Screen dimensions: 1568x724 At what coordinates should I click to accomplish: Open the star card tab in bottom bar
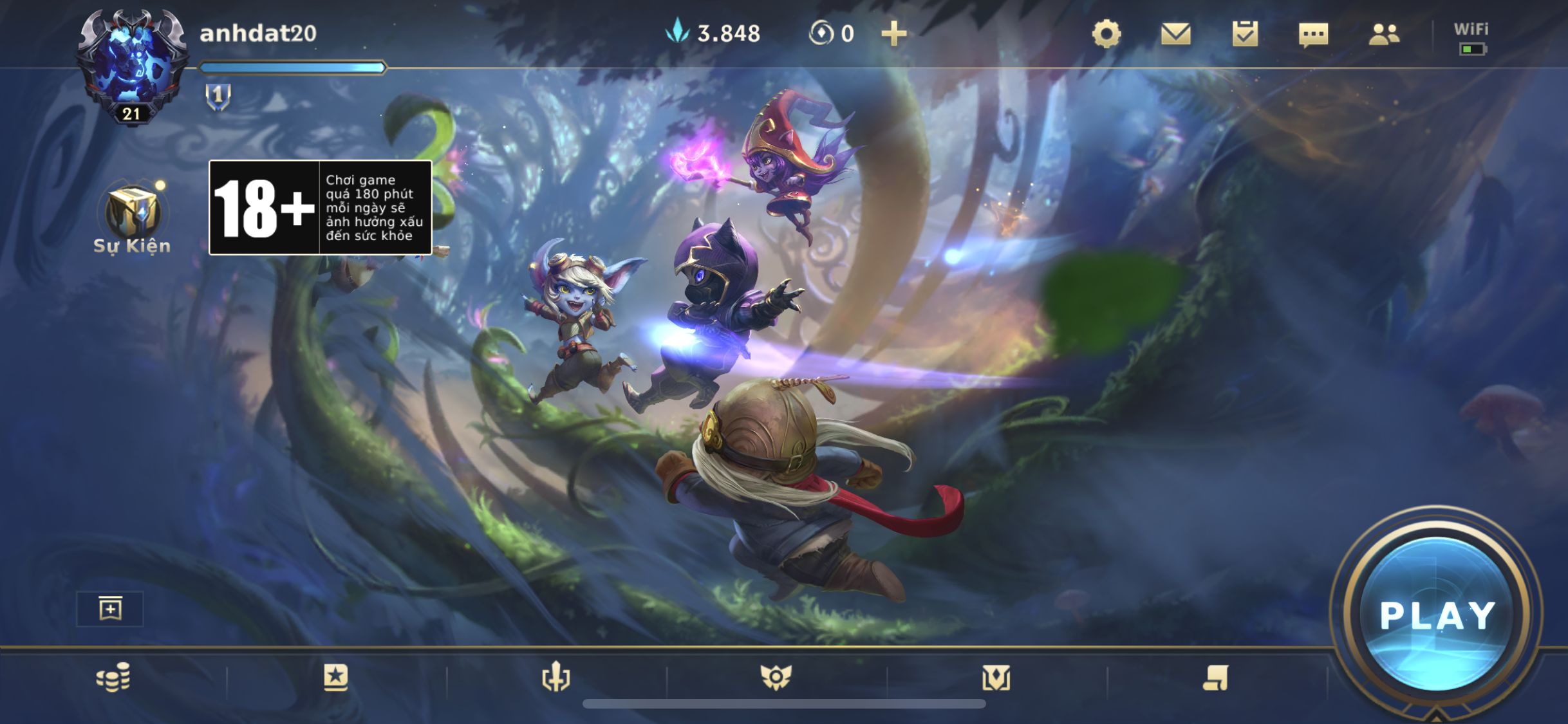pyautogui.click(x=335, y=678)
